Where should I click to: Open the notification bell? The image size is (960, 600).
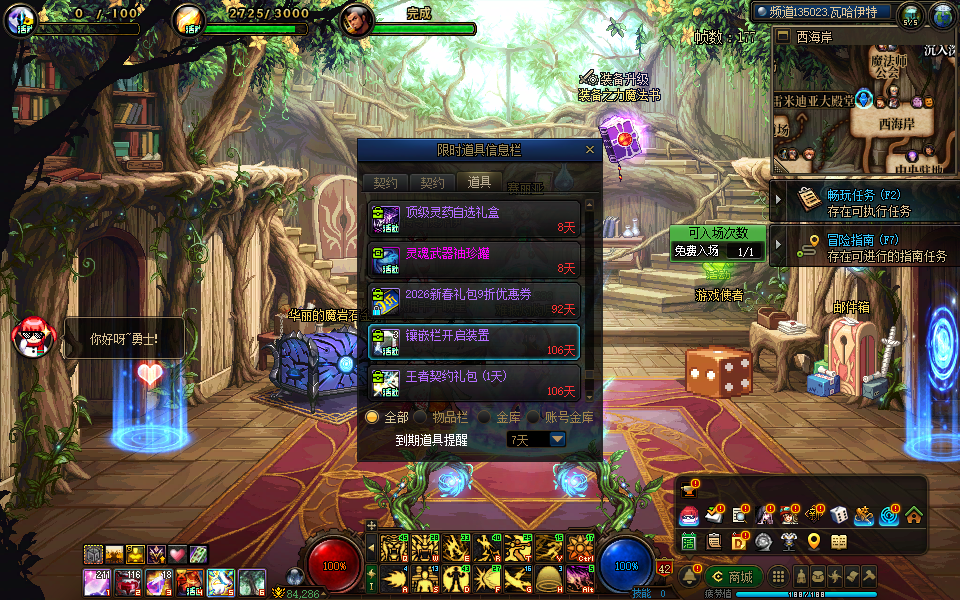688,577
